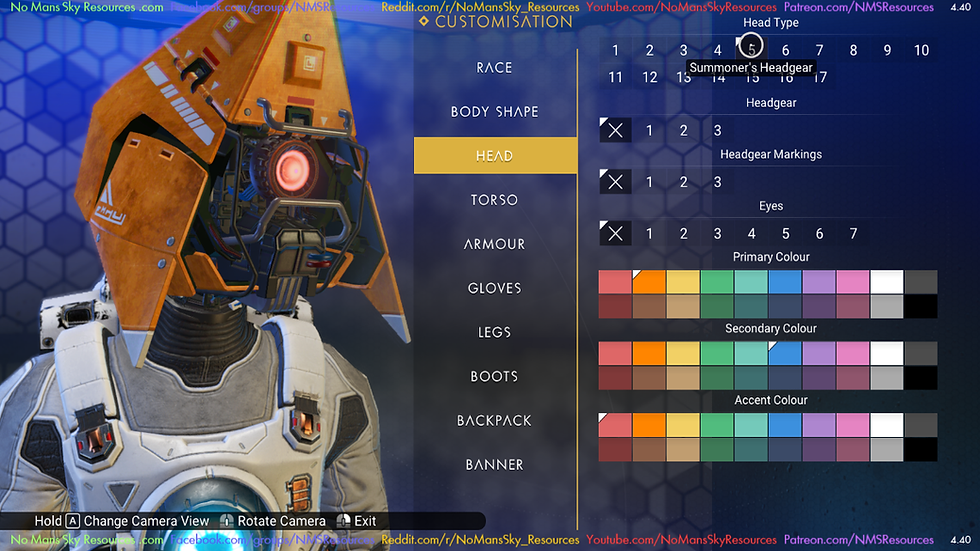980x551 pixels.
Task: Select Eyes option 7
Action: pos(853,234)
